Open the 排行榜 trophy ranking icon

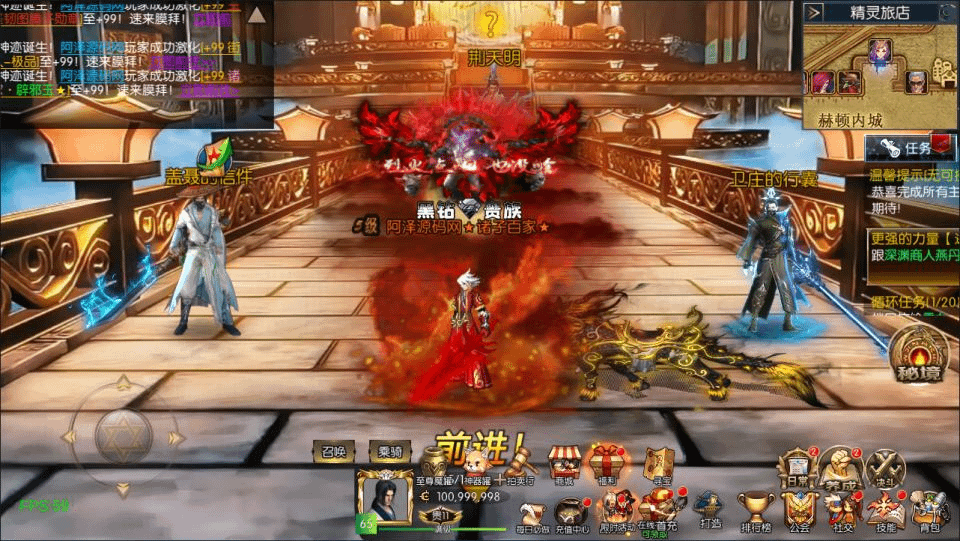(x=756, y=510)
